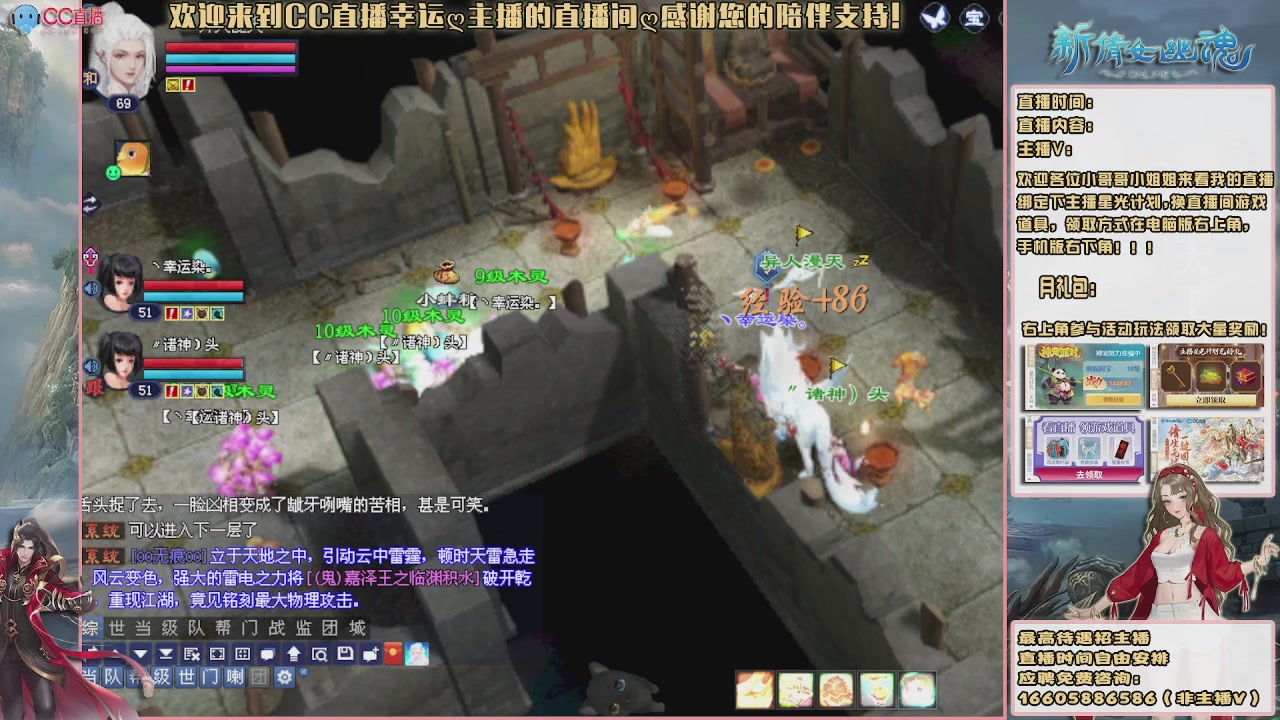
Task: Select the first skill thumbnail in the hotbar
Action: (754, 686)
